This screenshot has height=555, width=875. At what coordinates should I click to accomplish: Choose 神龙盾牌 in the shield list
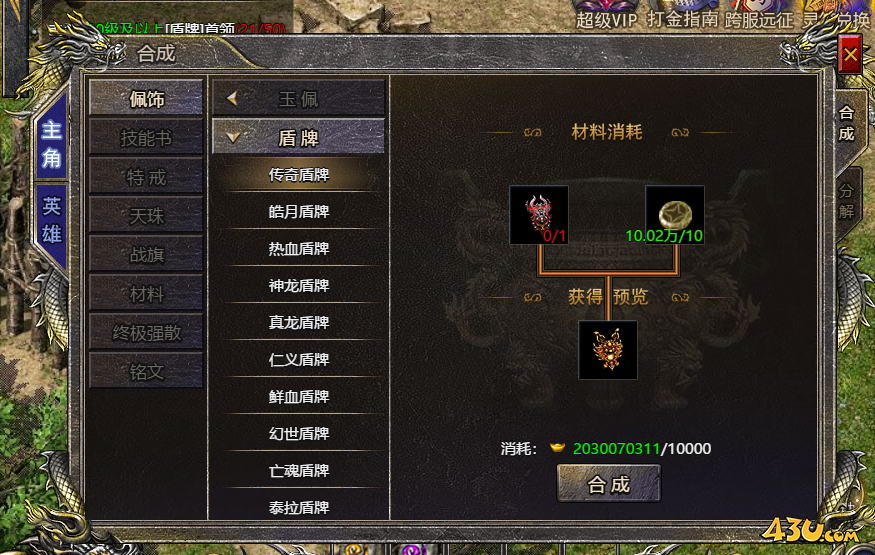[x=298, y=285]
